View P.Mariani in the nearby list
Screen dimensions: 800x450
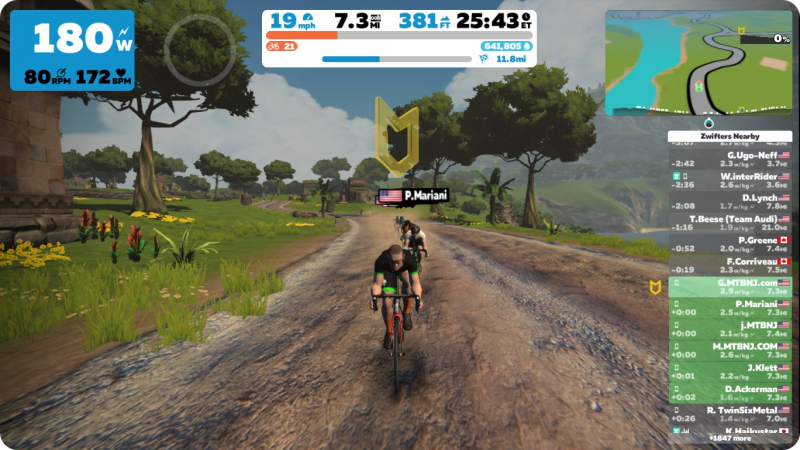[730, 308]
